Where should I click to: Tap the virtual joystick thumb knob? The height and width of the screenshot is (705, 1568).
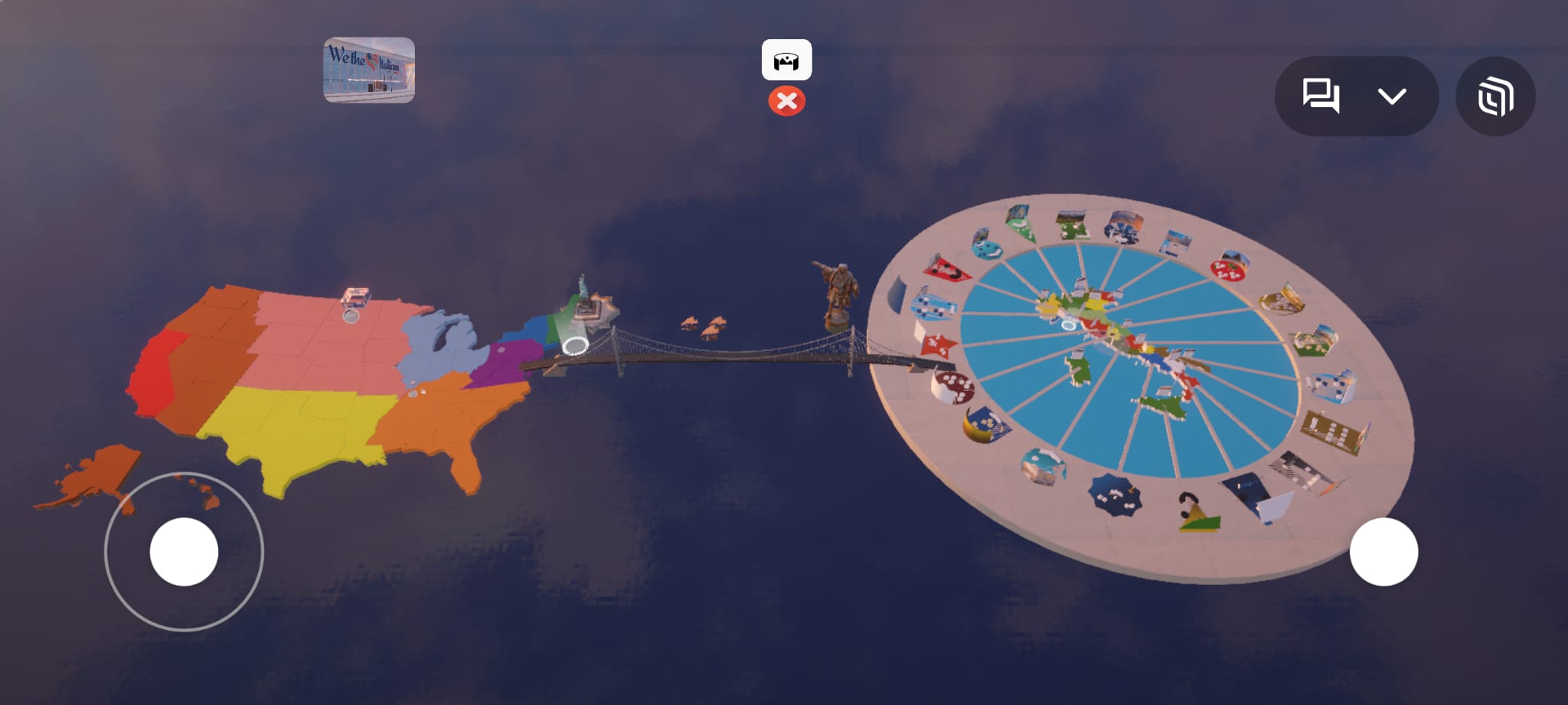[184, 552]
